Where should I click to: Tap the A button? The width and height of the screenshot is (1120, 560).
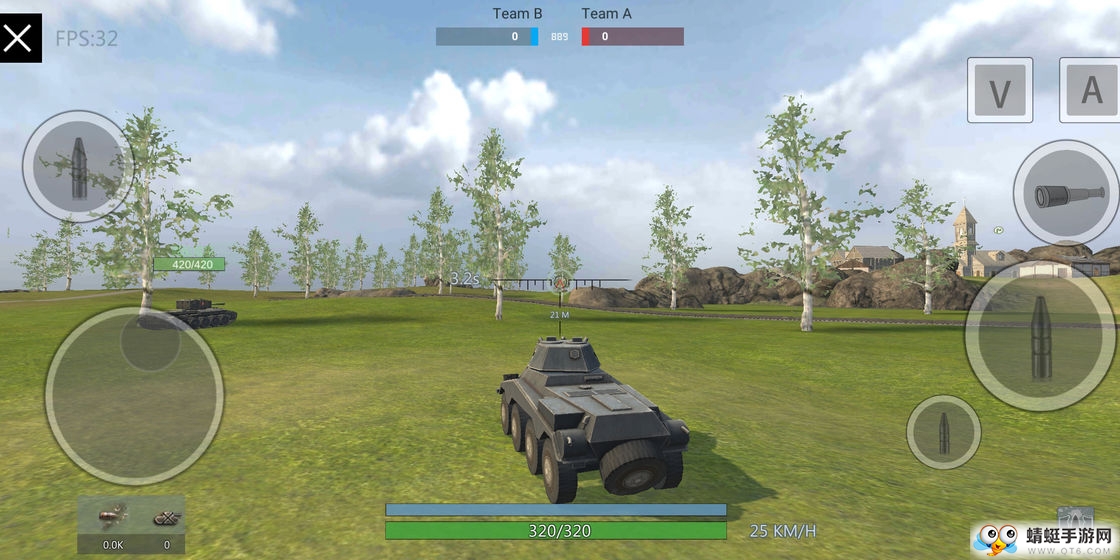1091,90
